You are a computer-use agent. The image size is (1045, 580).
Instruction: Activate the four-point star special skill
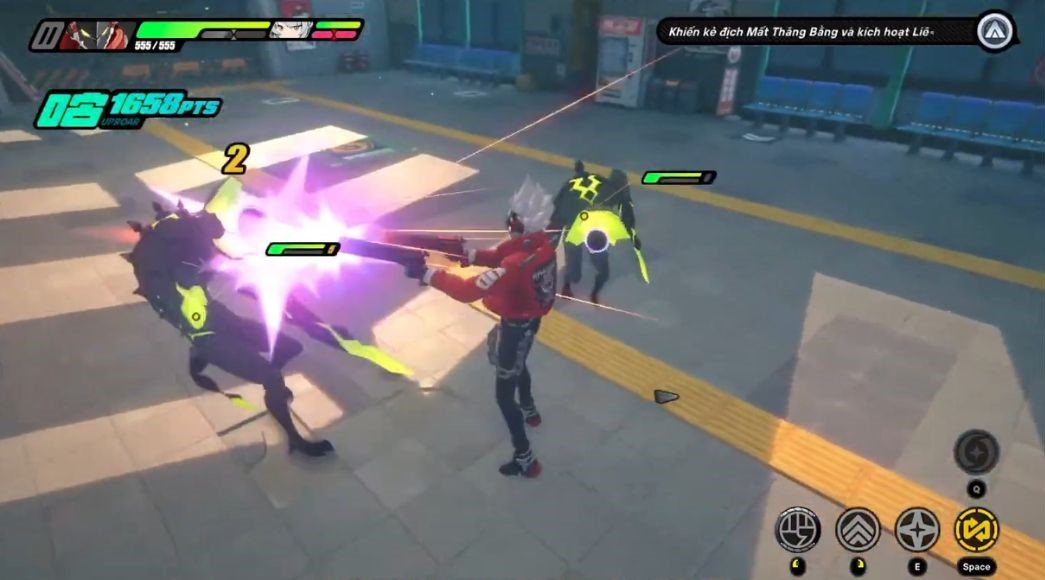(917, 529)
